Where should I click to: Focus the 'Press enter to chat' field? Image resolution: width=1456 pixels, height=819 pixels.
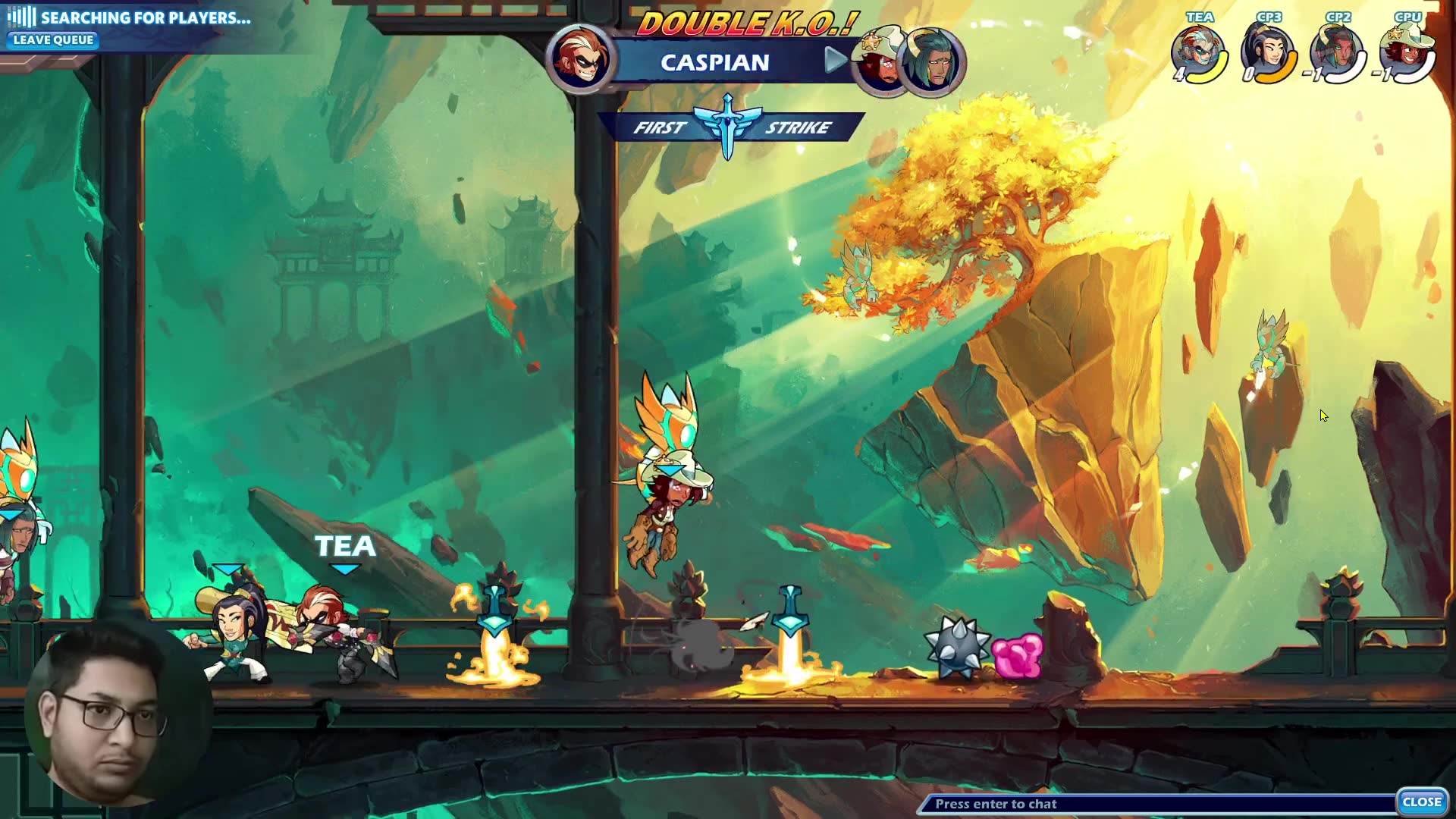[x=1156, y=804]
